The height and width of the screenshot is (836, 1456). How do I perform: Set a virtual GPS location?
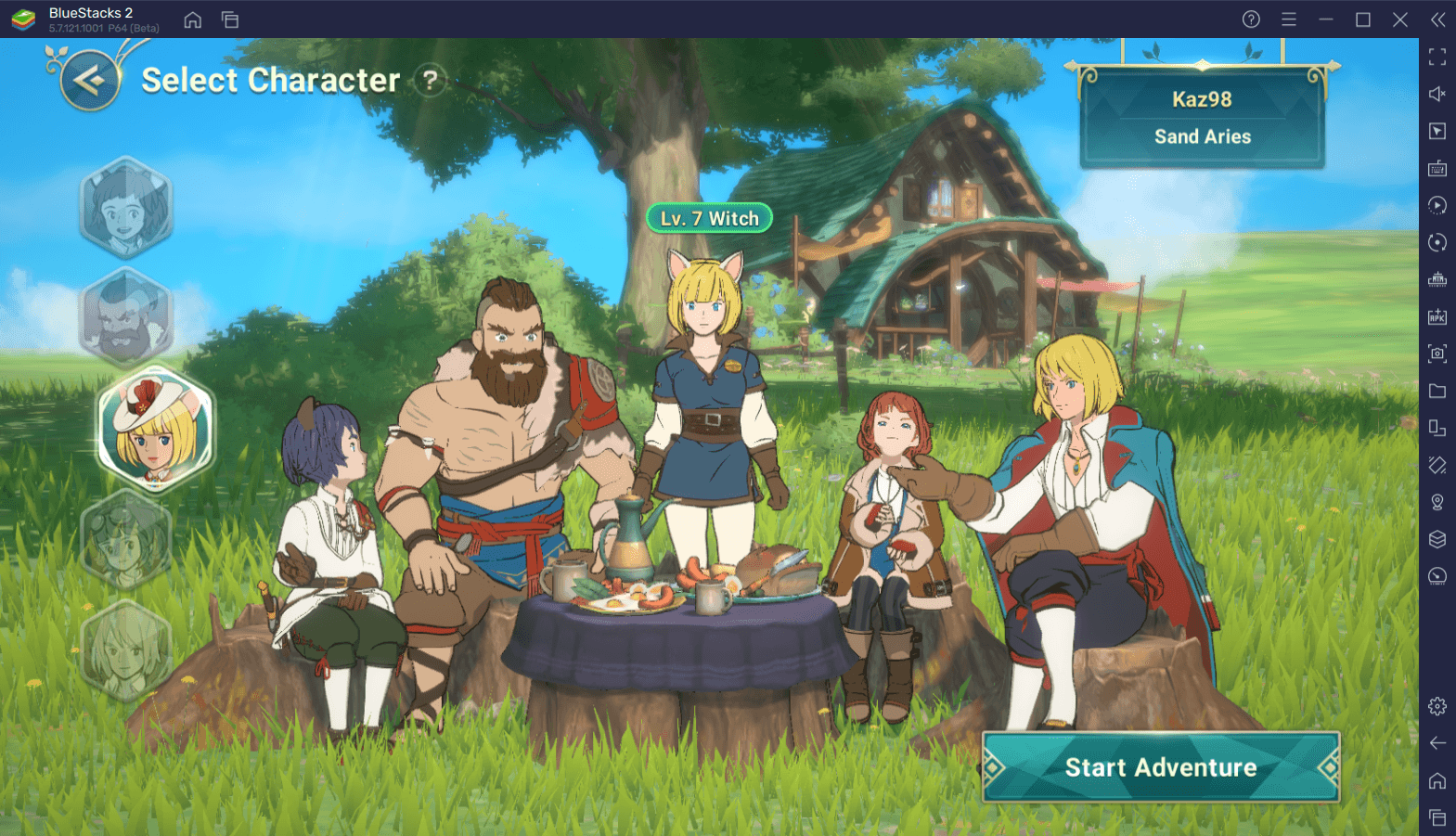pyautogui.click(x=1437, y=502)
